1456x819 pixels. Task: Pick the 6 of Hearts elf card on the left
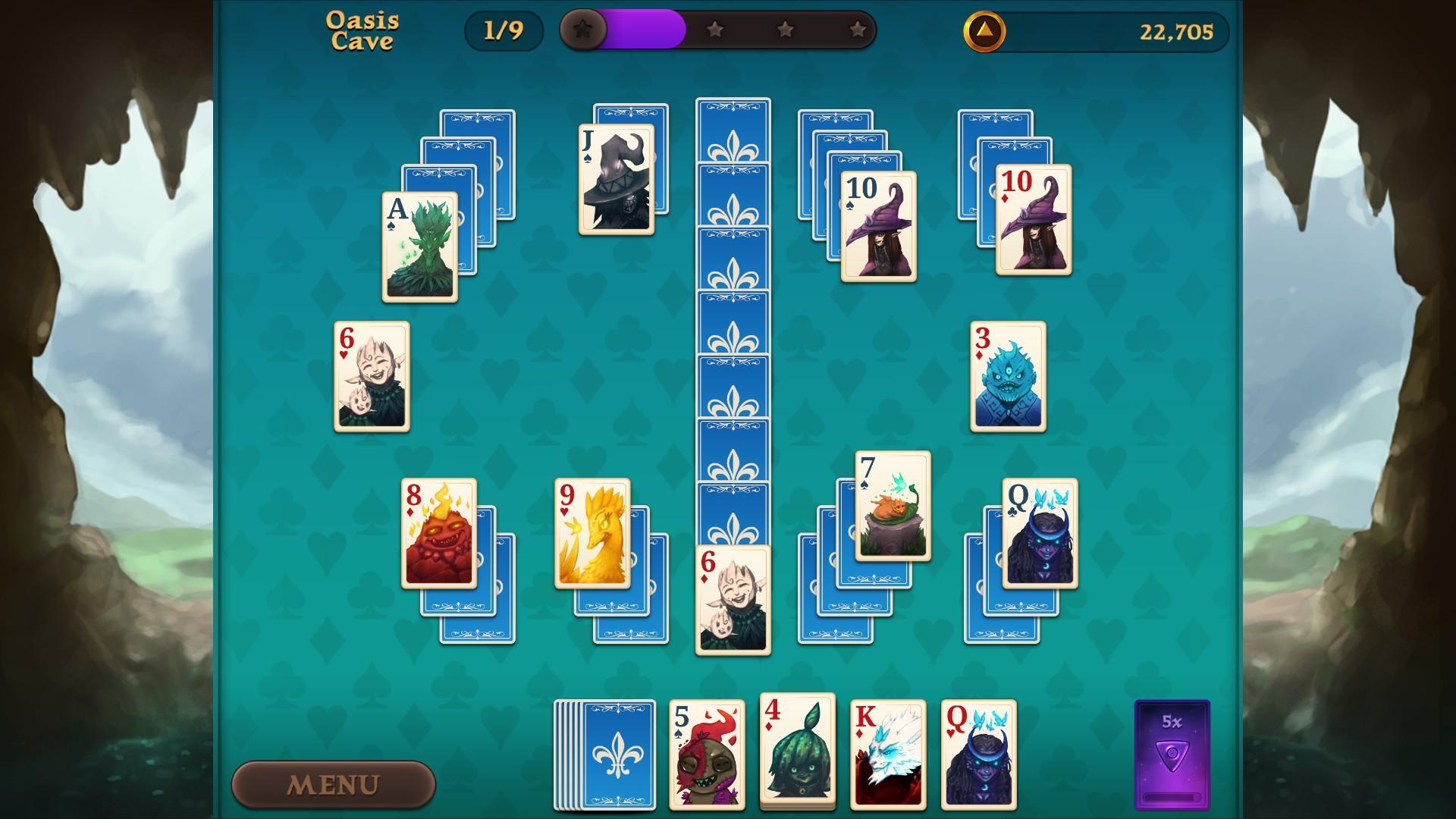(x=372, y=377)
